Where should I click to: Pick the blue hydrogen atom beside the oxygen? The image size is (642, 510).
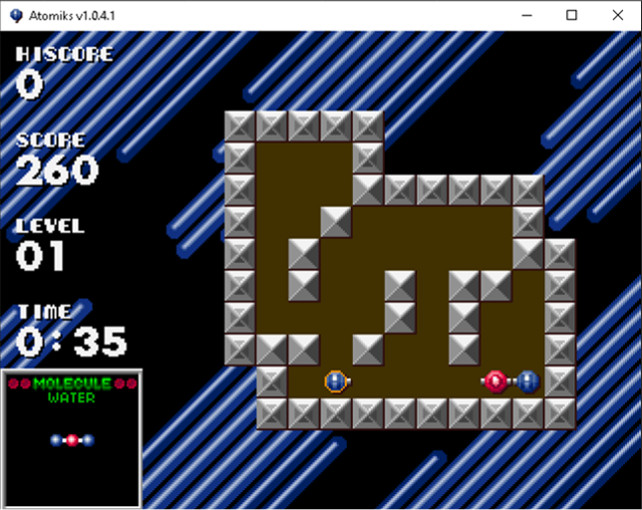(528, 381)
